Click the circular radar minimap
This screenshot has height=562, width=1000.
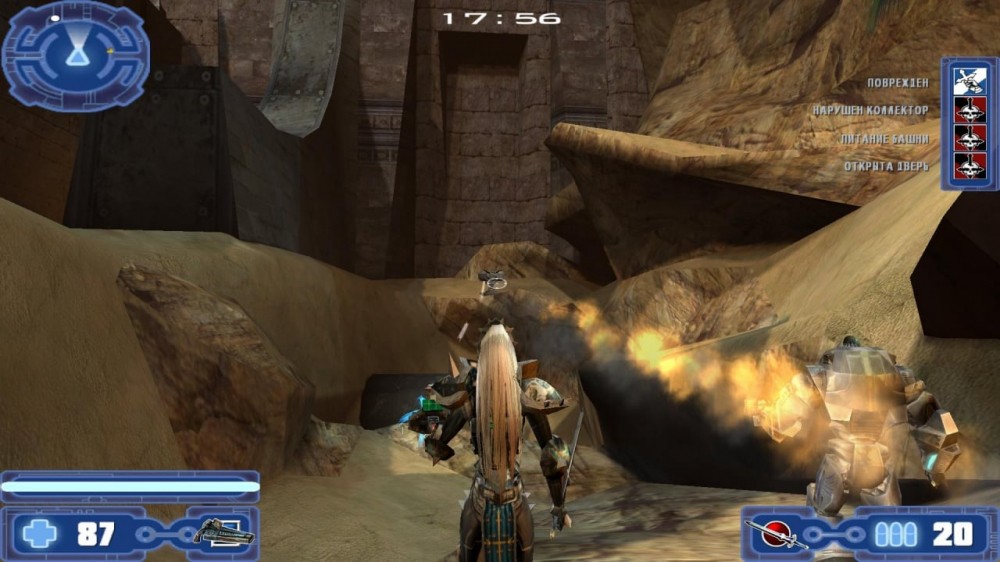click(76, 52)
